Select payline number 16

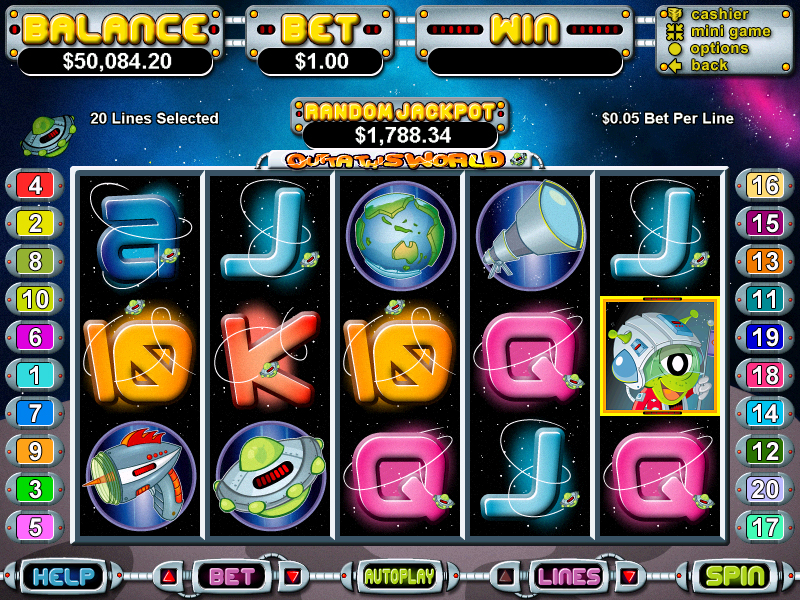(765, 185)
